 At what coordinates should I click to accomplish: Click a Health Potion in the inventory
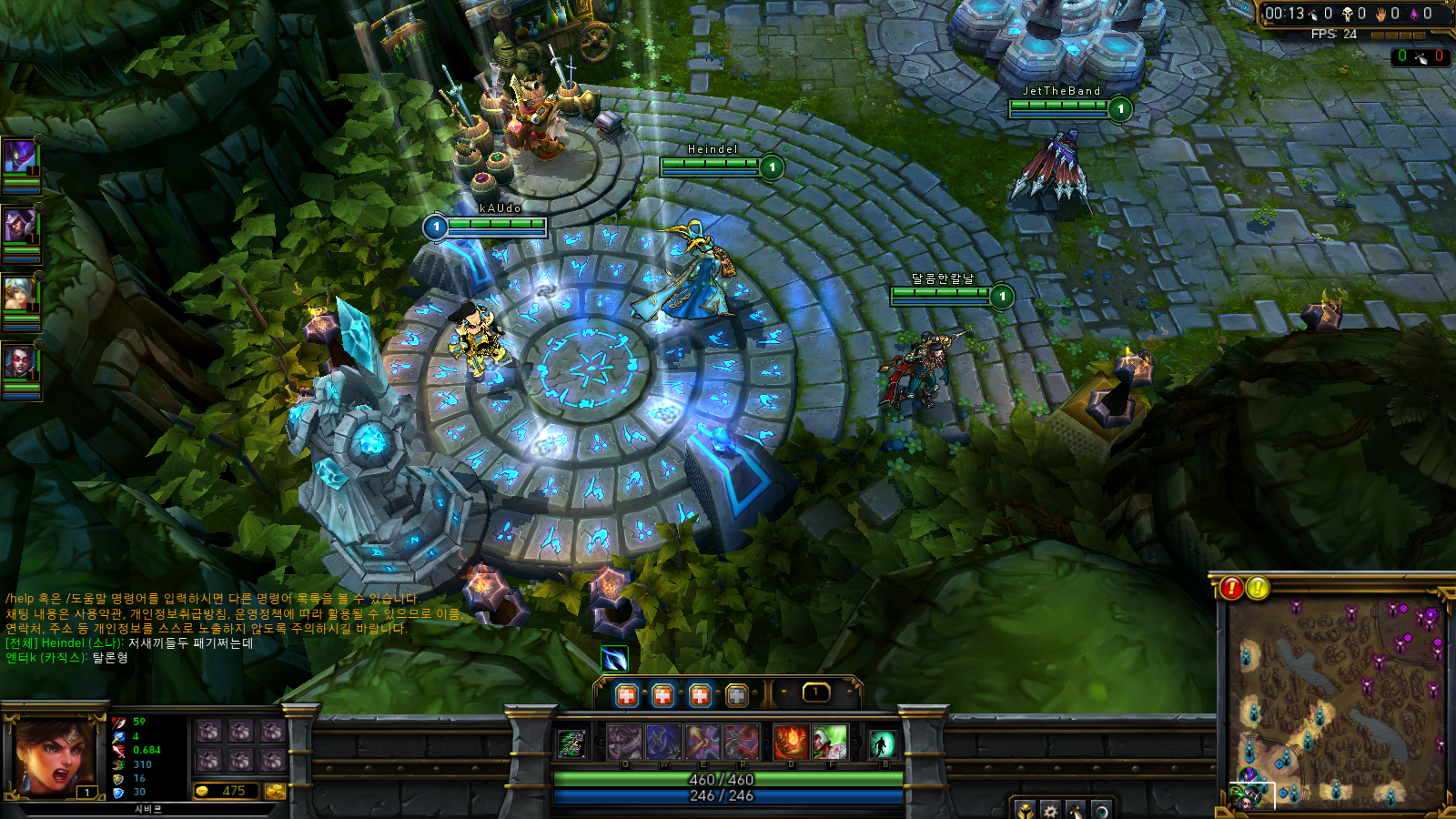[x=626, y=694]
